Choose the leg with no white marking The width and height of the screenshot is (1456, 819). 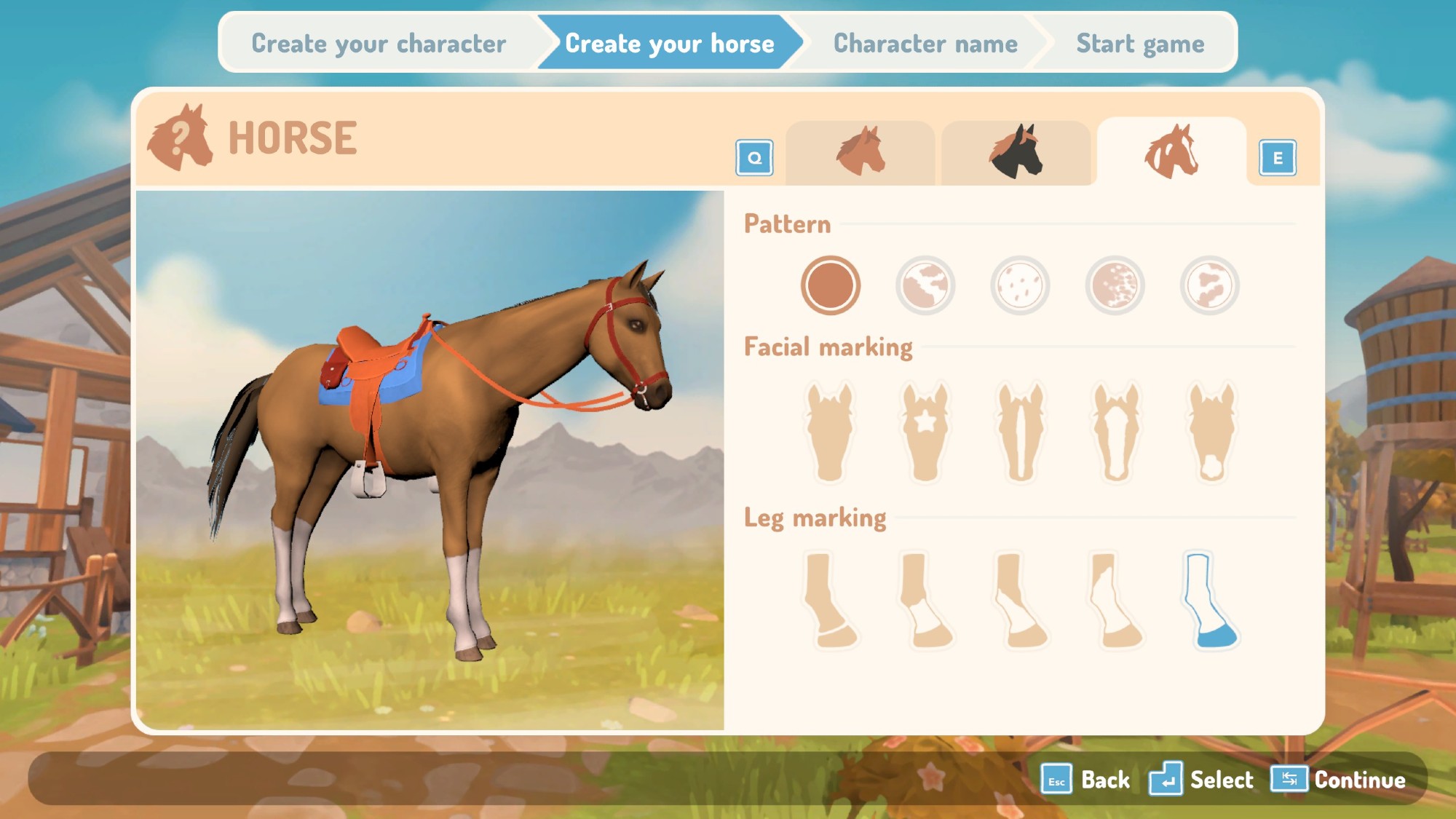pyautogui.click(x=830, y=601)
